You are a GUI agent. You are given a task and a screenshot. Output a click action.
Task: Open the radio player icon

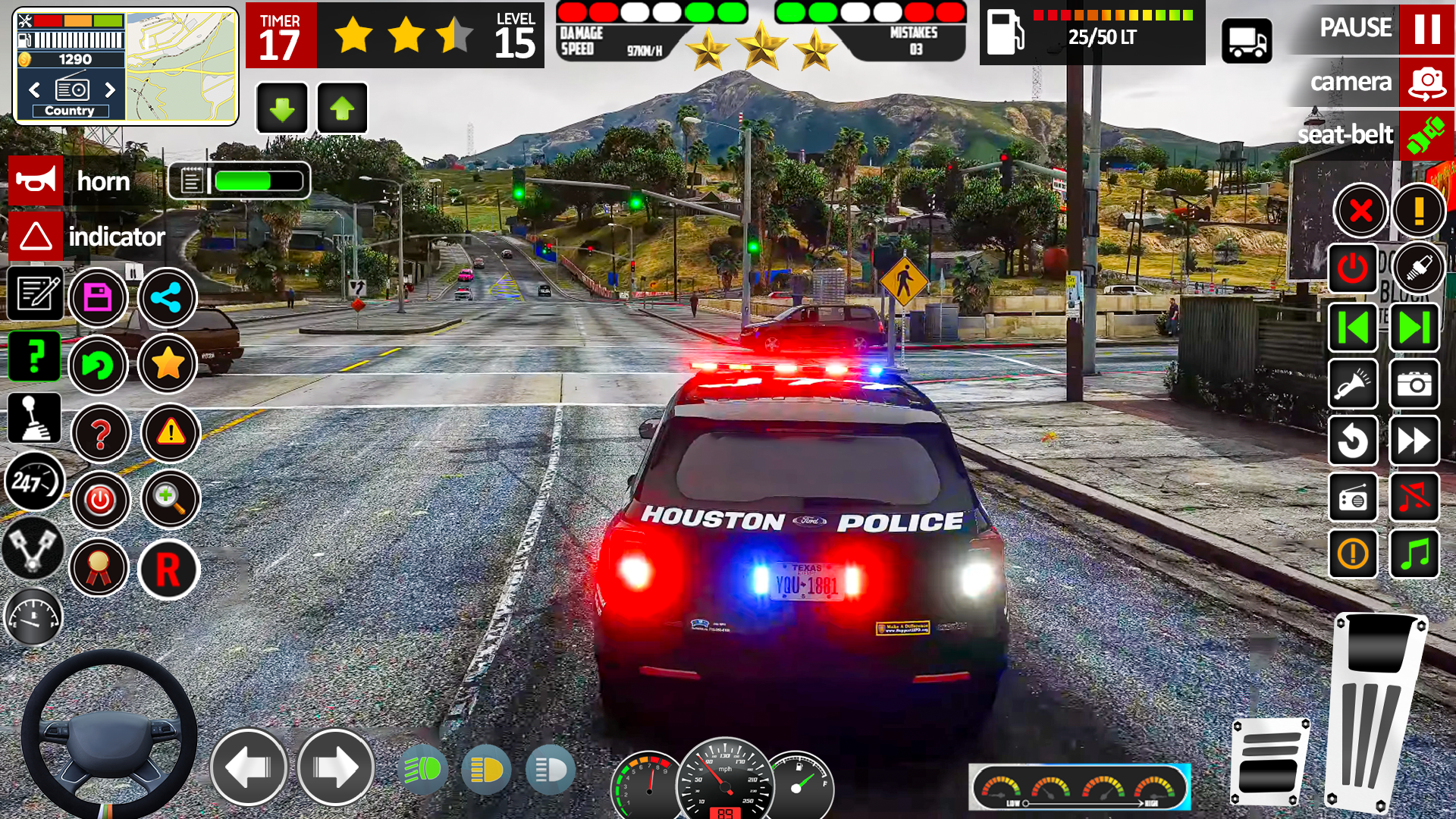click(1353, 498)
